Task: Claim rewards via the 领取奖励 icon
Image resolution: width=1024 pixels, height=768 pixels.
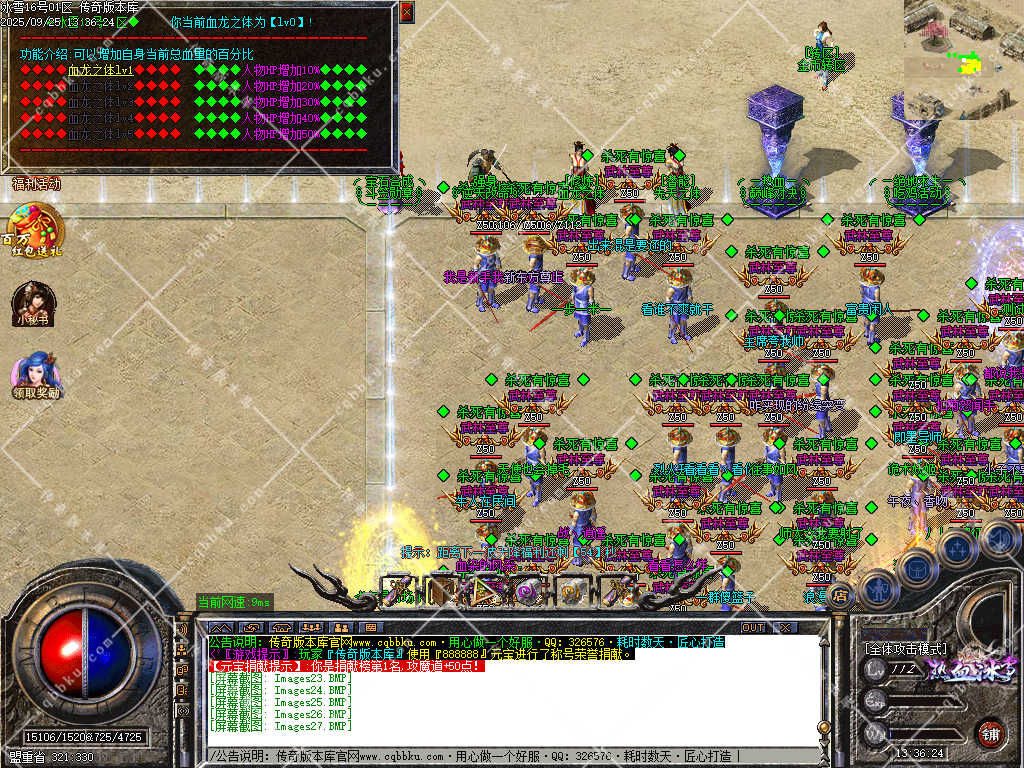Action: pyautogui.click(x=34, y=374)
